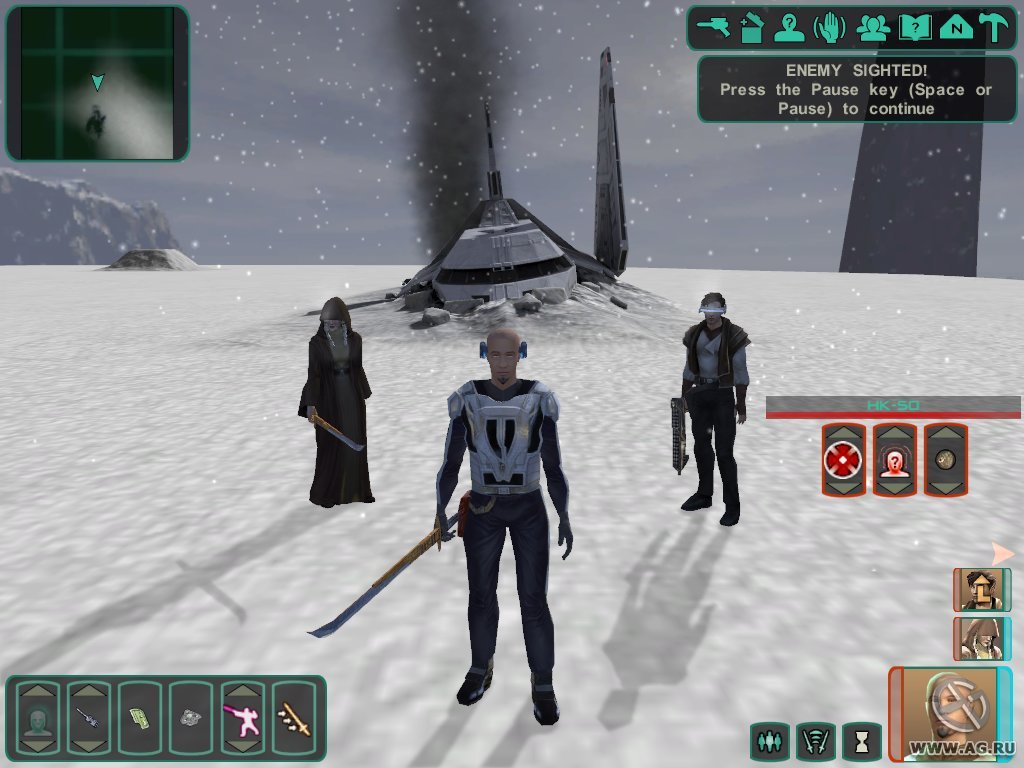This screenshot has width=1024, height=768.
Task: Use the medical injector slot
Action: pos(90,717)
